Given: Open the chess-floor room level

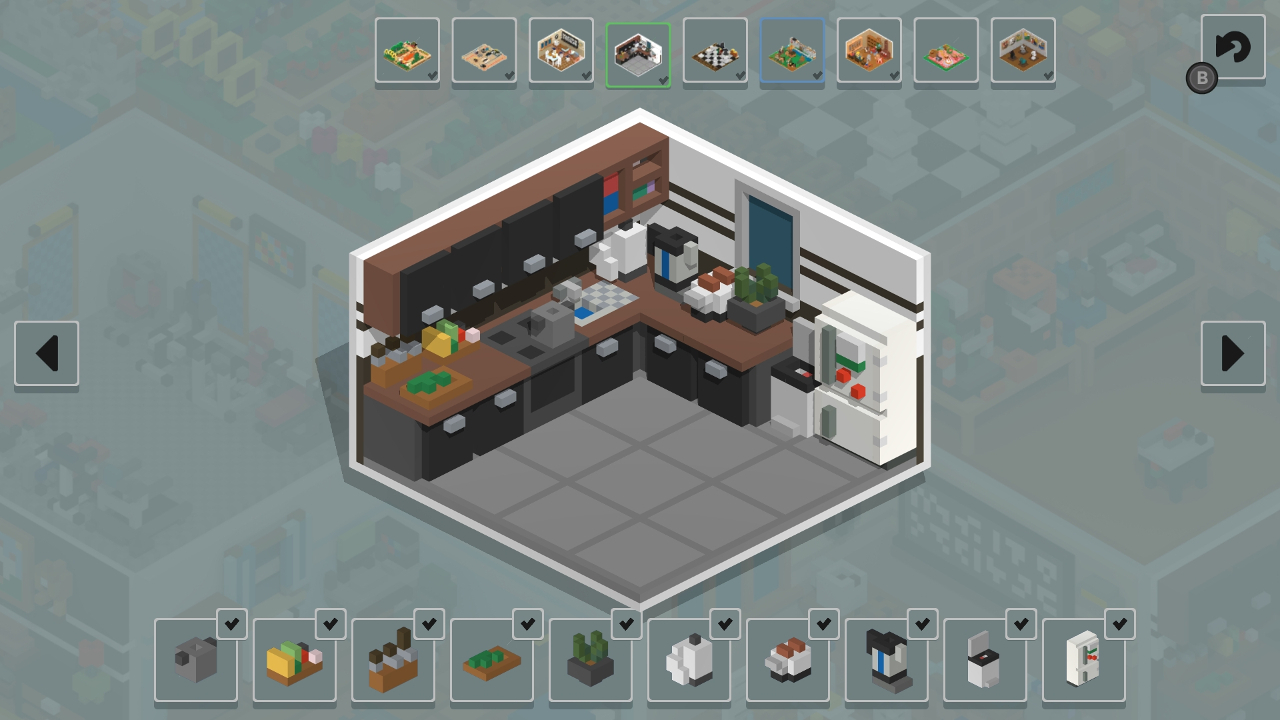Looking at the screenshot, I should point(715,50).
